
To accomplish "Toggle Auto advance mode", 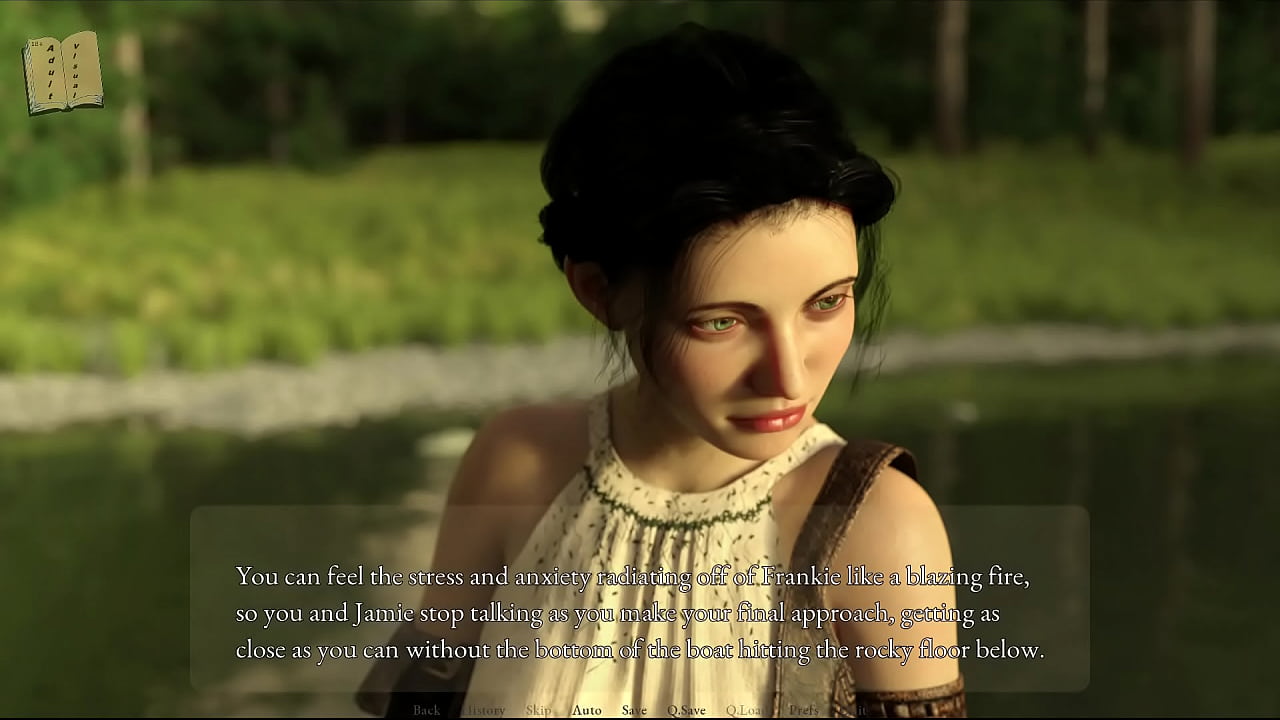I will (587, 710).
